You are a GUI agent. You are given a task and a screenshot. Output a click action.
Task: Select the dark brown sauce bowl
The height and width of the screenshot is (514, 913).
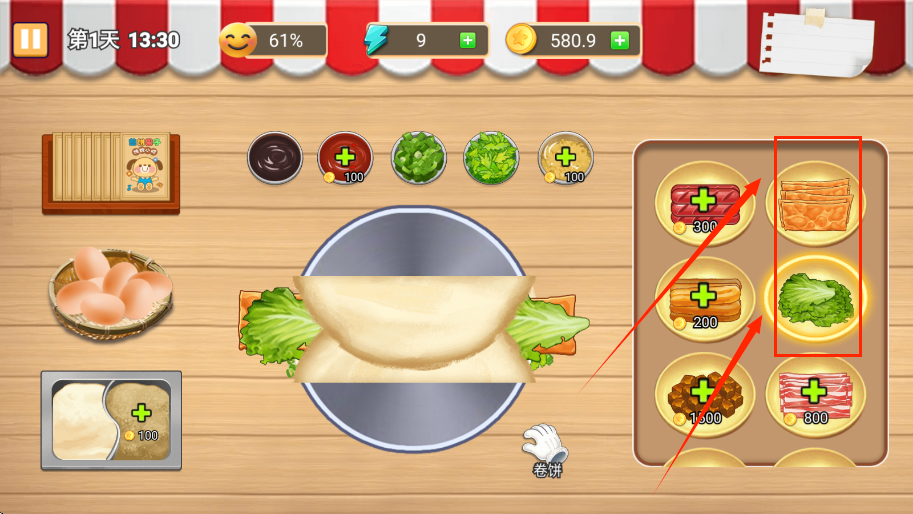(275, 157)
